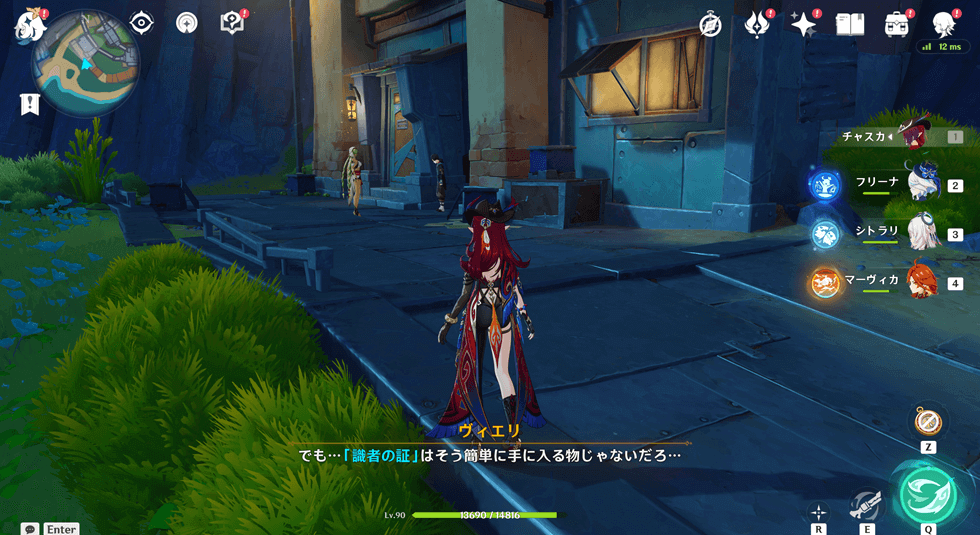This screenshot has height=535, width=980.
Task: Open the character profile head icon
Action: click(942, 25)
